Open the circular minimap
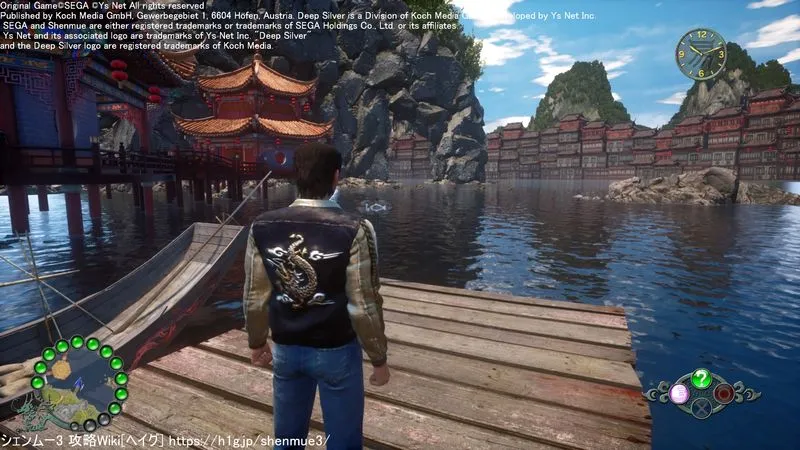Image resolution: width=800 pixels, height=450 pixels. point(78,385)
